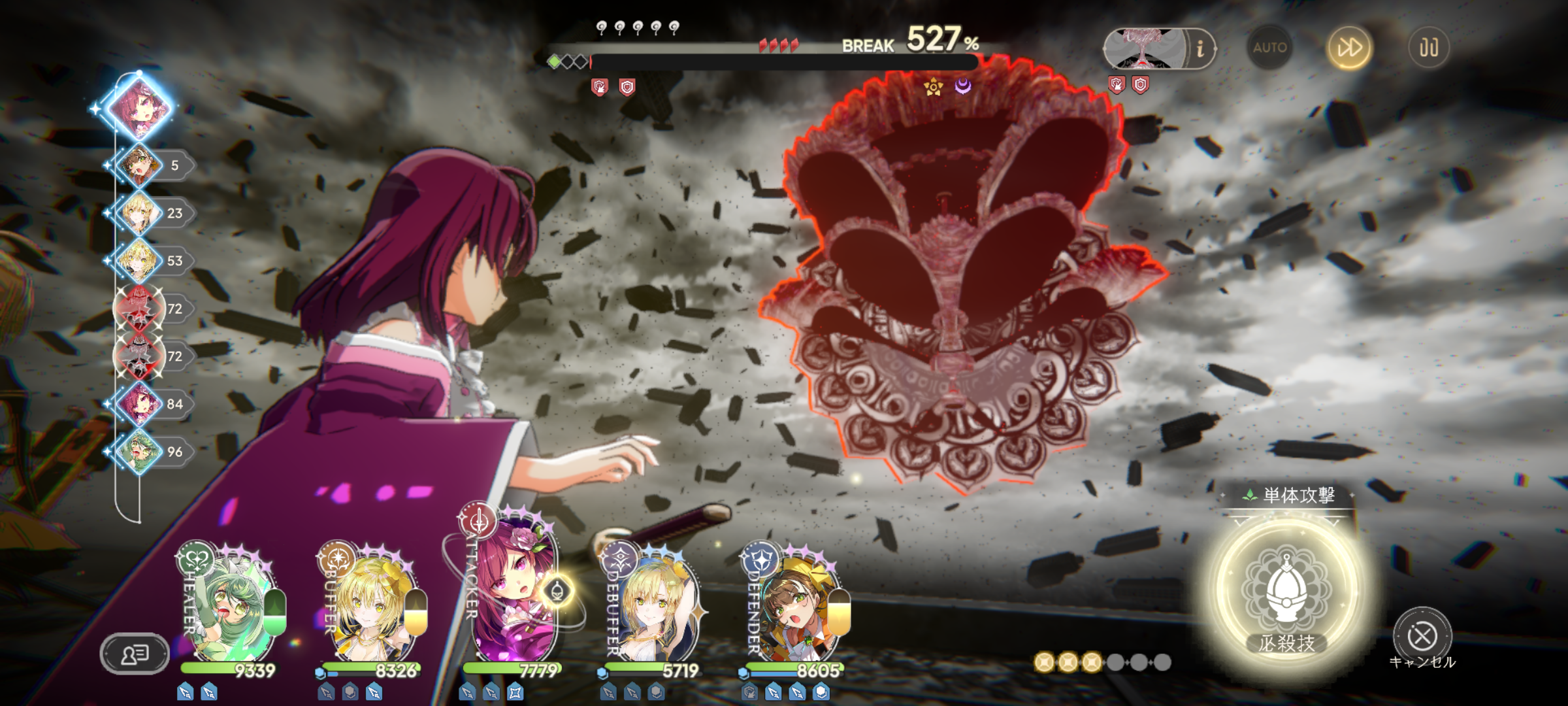Image resolution: width=1568 pixels, height=706 pixels.
Task: Select turn order portrait numbered 53
Action: click(139, 261)
